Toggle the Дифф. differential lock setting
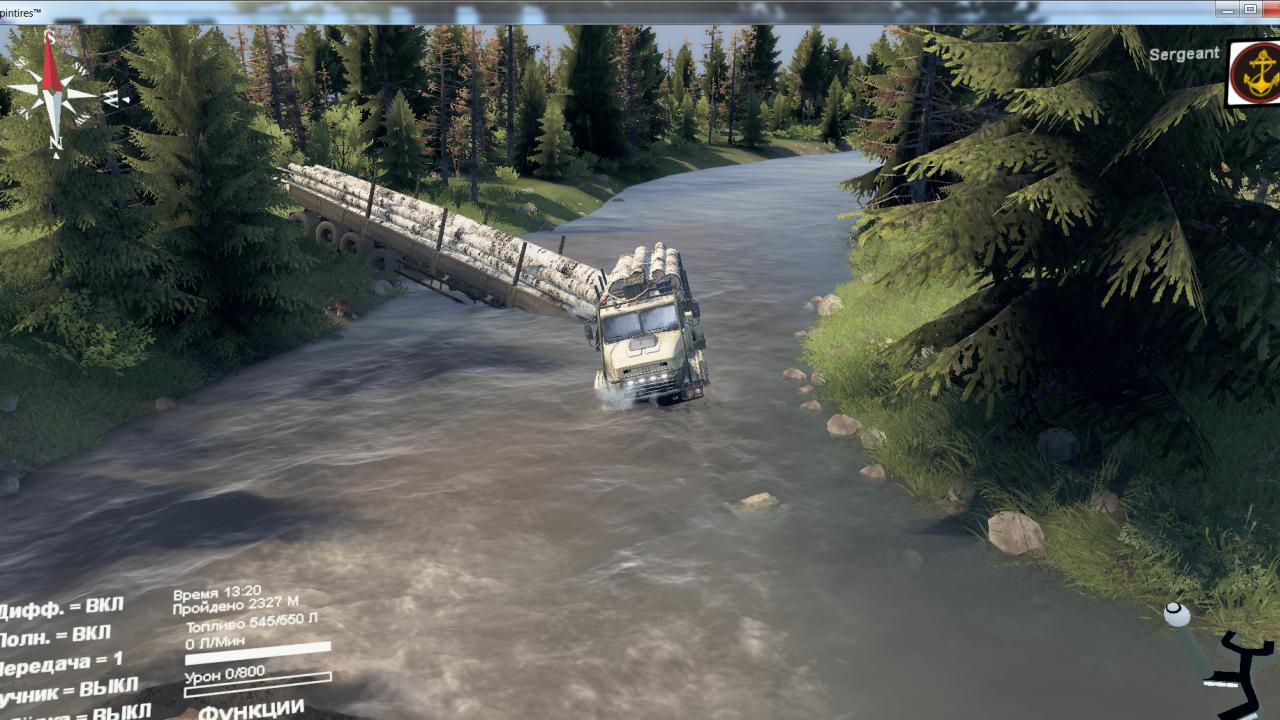 [x=62, y=607]
